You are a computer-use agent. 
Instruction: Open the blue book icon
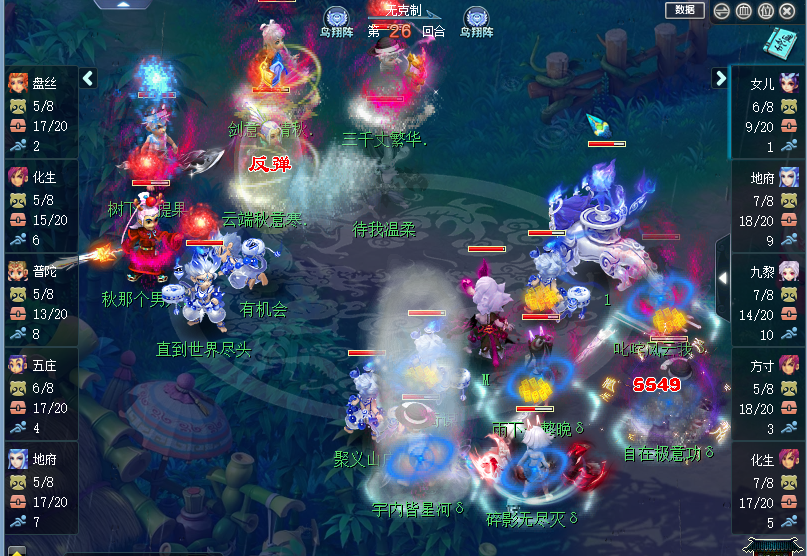click(x=780, y=42)
